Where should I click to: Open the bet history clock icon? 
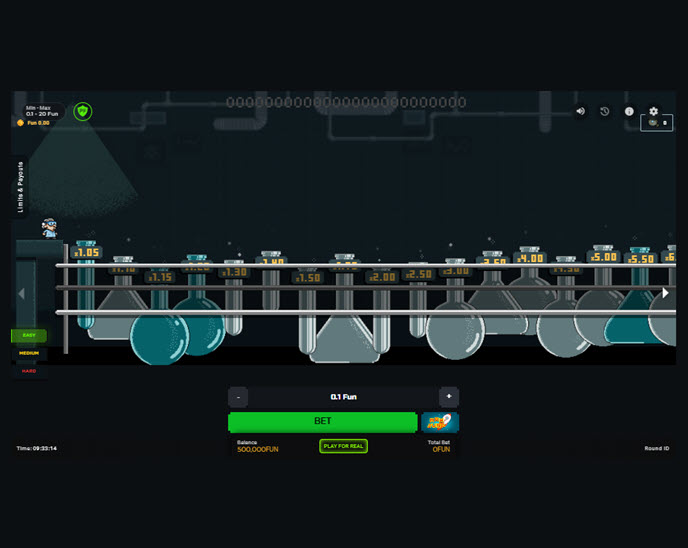coord(605,112)
